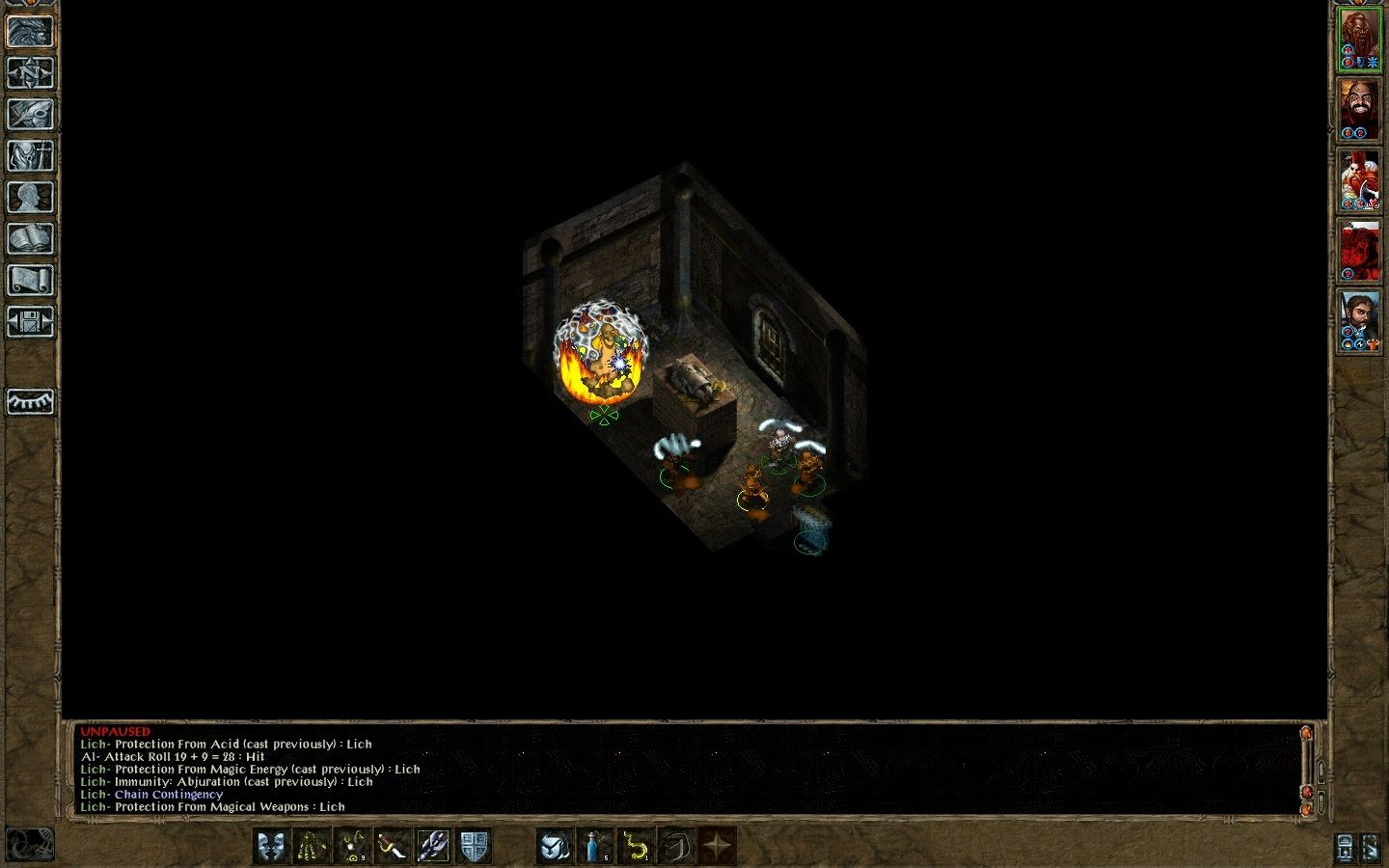Click the shield quick slot
Screen dimensions: 1389x868
(471, 848)
